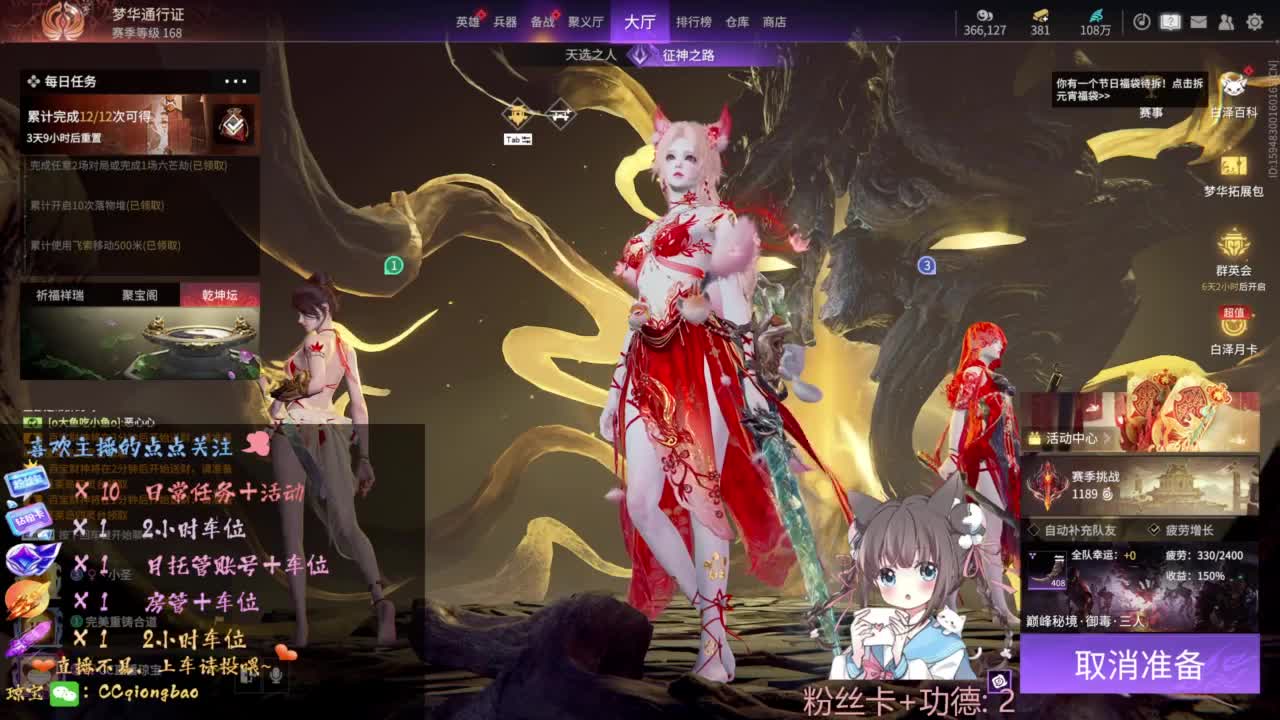Screen dimensions: 1280x720
Task: Open the help encyclopedia book icon
Action: click(1168, 22)
